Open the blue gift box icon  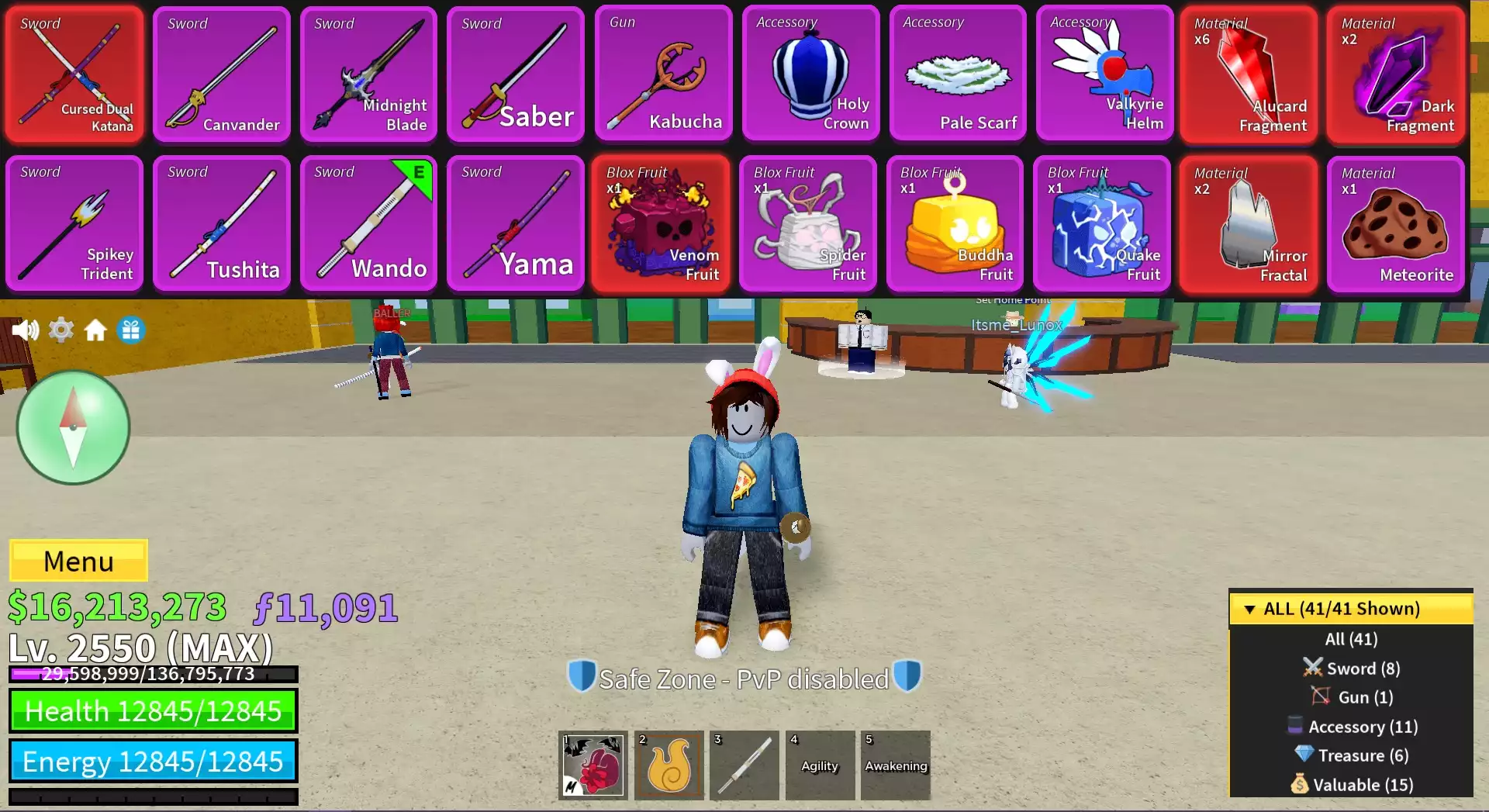pyautogui.click(x=131, y=330)
